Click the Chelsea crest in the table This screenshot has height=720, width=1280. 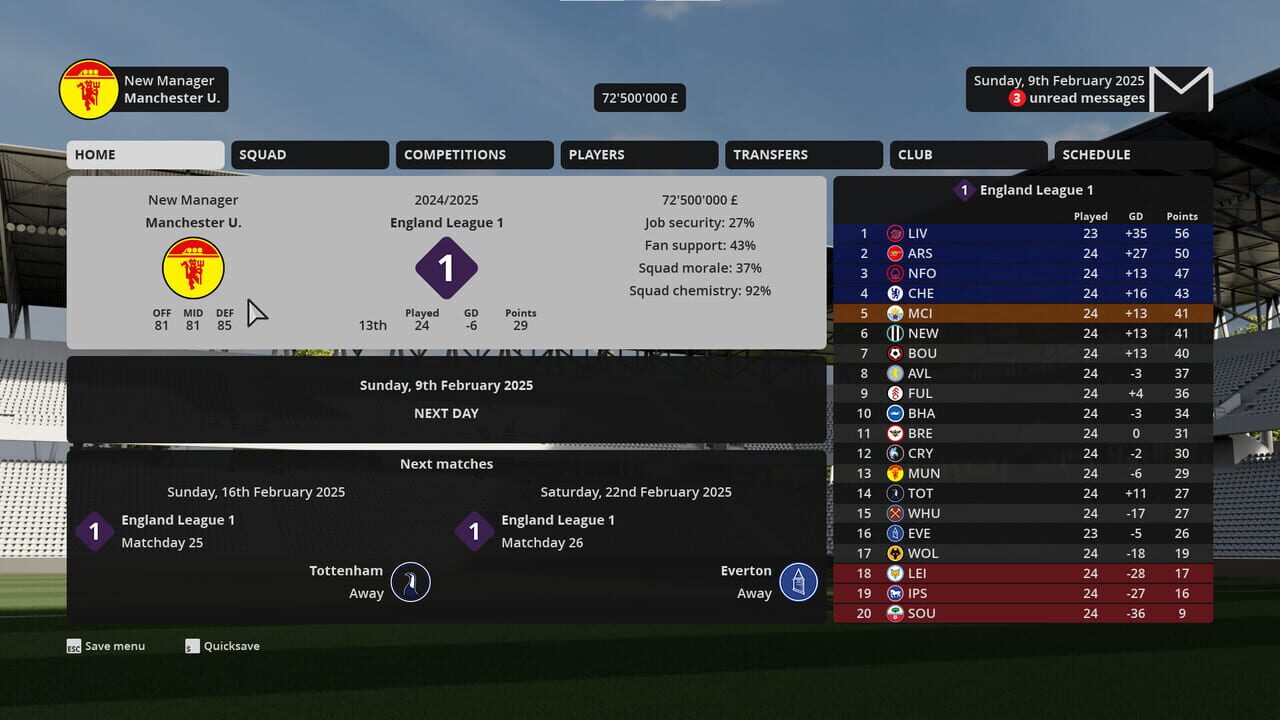click(x=896, y=293)
